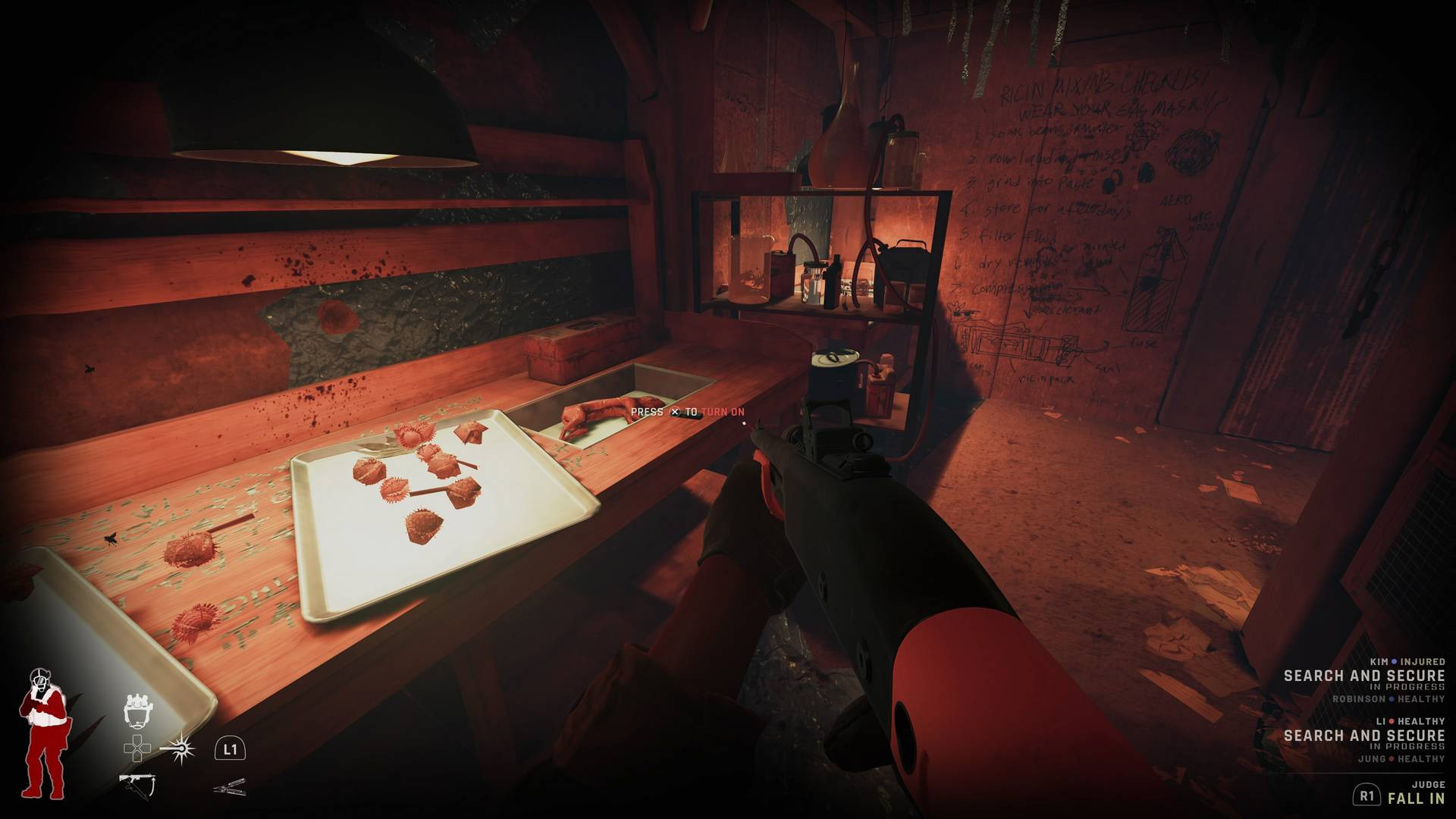The image size is (1456, 819).
Task: Select the Li and Jung team order
Action: pyautogui.click(x=1363, y=735)
